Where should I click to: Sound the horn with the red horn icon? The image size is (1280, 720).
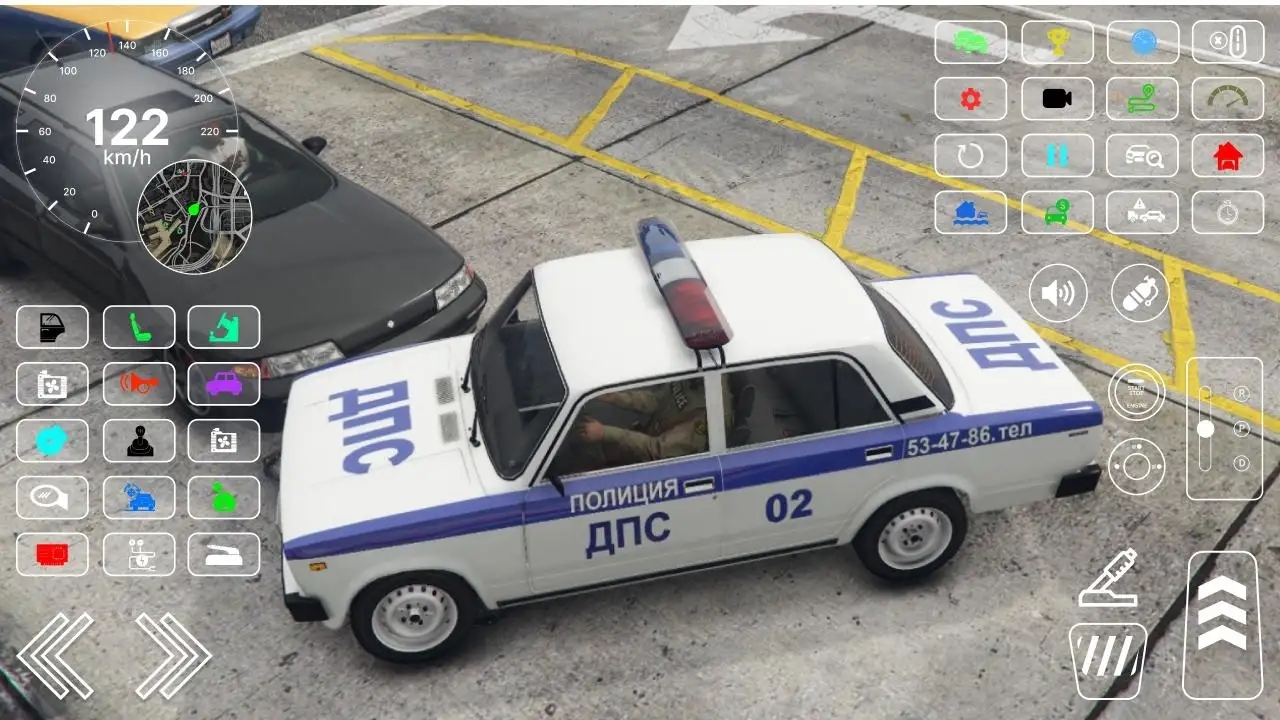coord(139,384)
